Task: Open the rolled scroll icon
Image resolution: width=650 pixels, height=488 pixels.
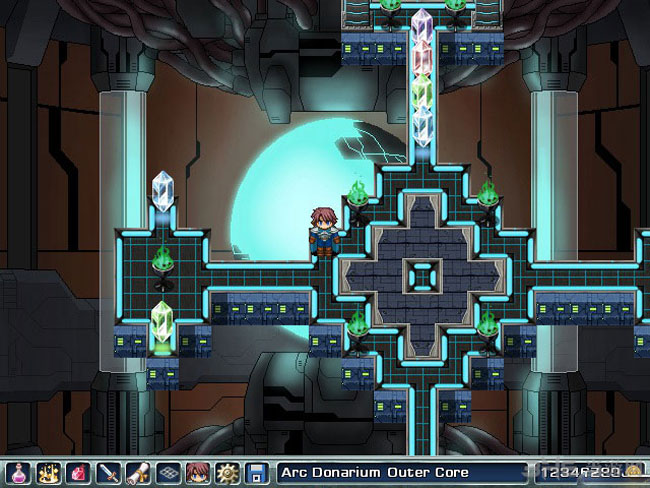Action: click(x=137, y=472)
